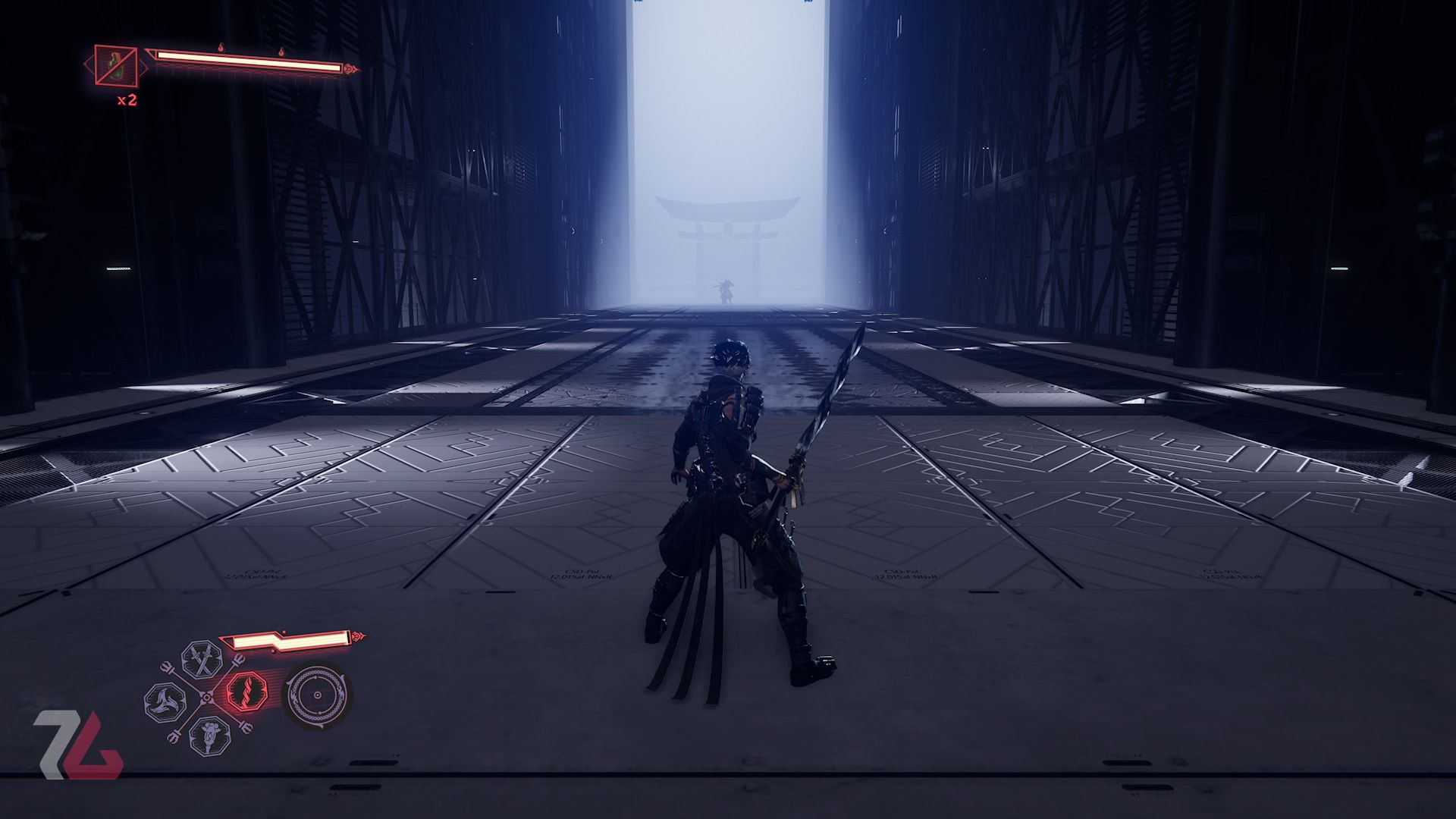
Task: Pick the beast skull totem skill
Action: (205, 734)
